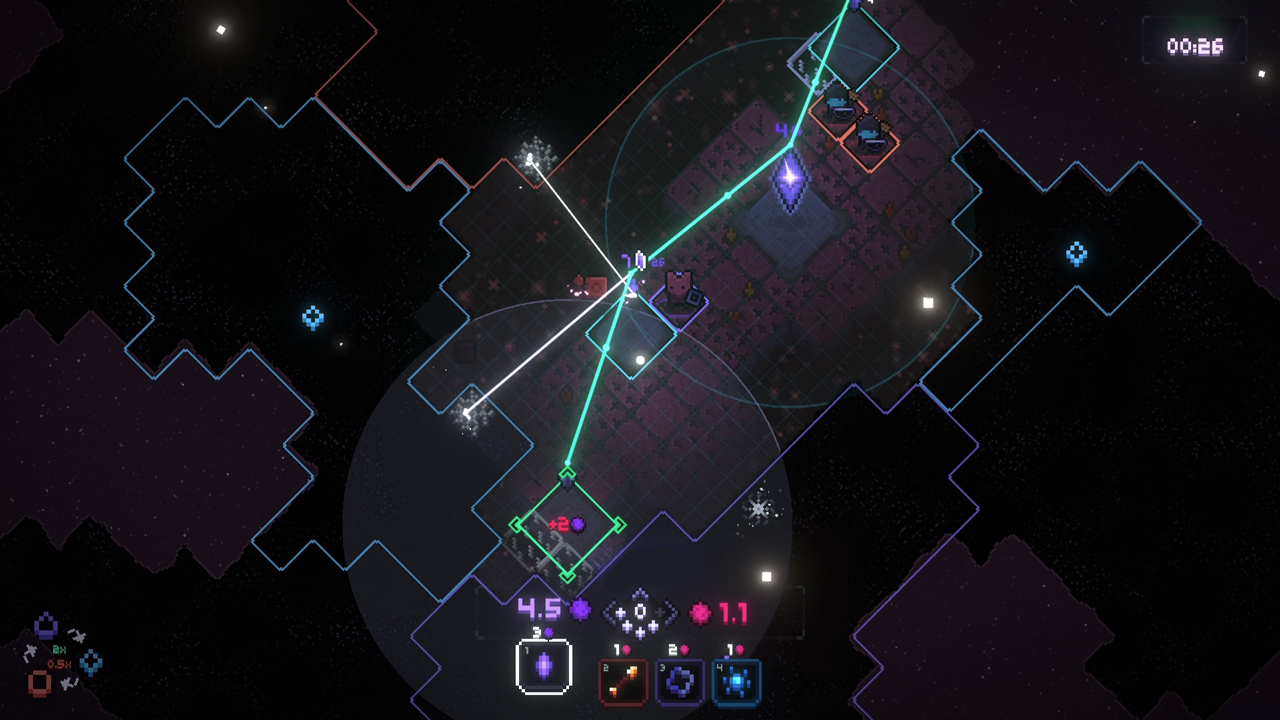Click the purple crown icon in the bottom-left corner

tap(45, 626)
